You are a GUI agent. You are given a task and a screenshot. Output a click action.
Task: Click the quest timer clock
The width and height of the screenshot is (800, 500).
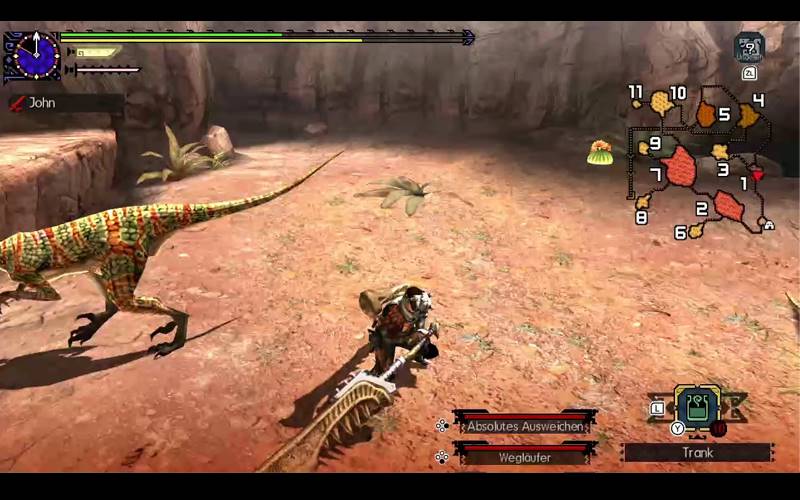pyautogui.click(x=35, y=54)
